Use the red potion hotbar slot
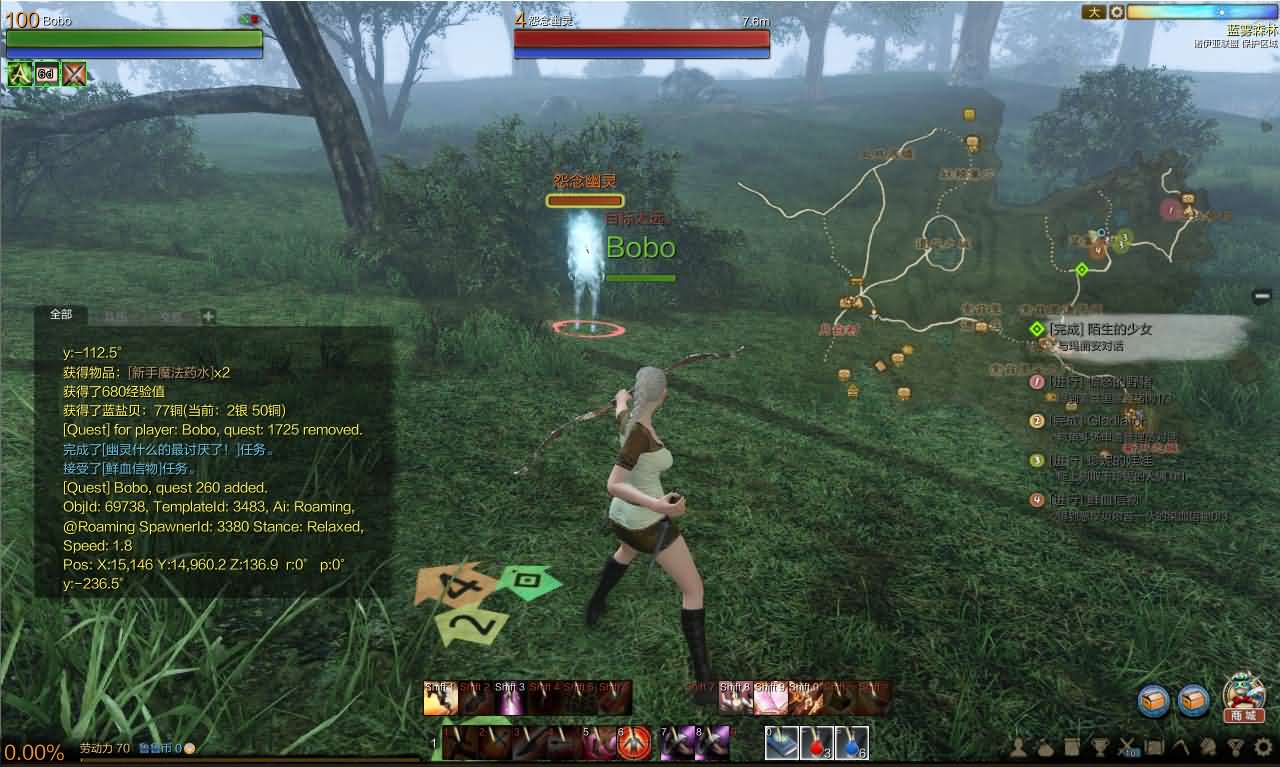The width and height of the screenshot is (1280, 767). click(x=816, y=743)
